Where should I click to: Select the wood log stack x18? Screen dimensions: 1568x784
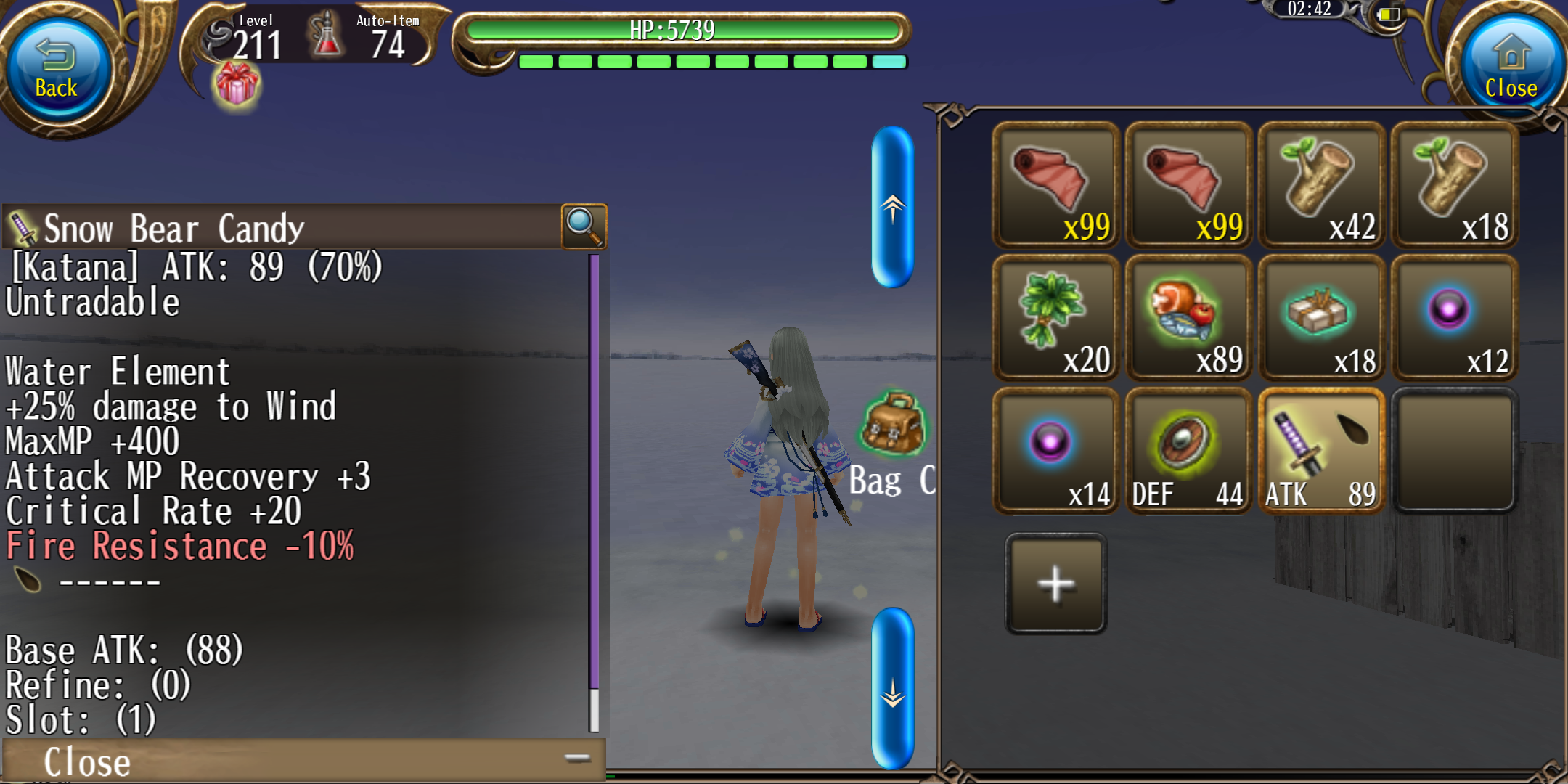point(1454,185)
